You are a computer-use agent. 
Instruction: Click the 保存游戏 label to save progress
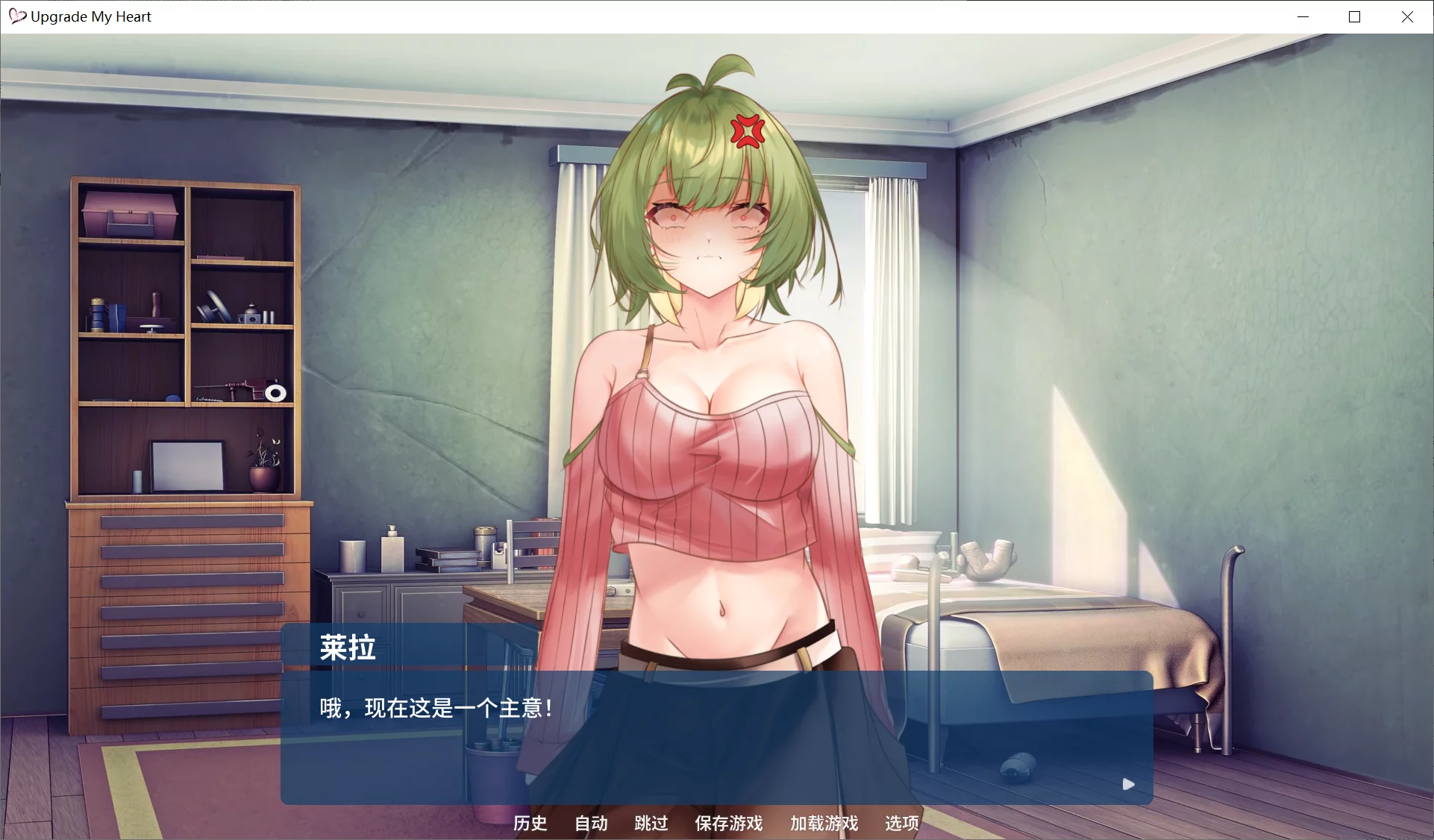728,824
